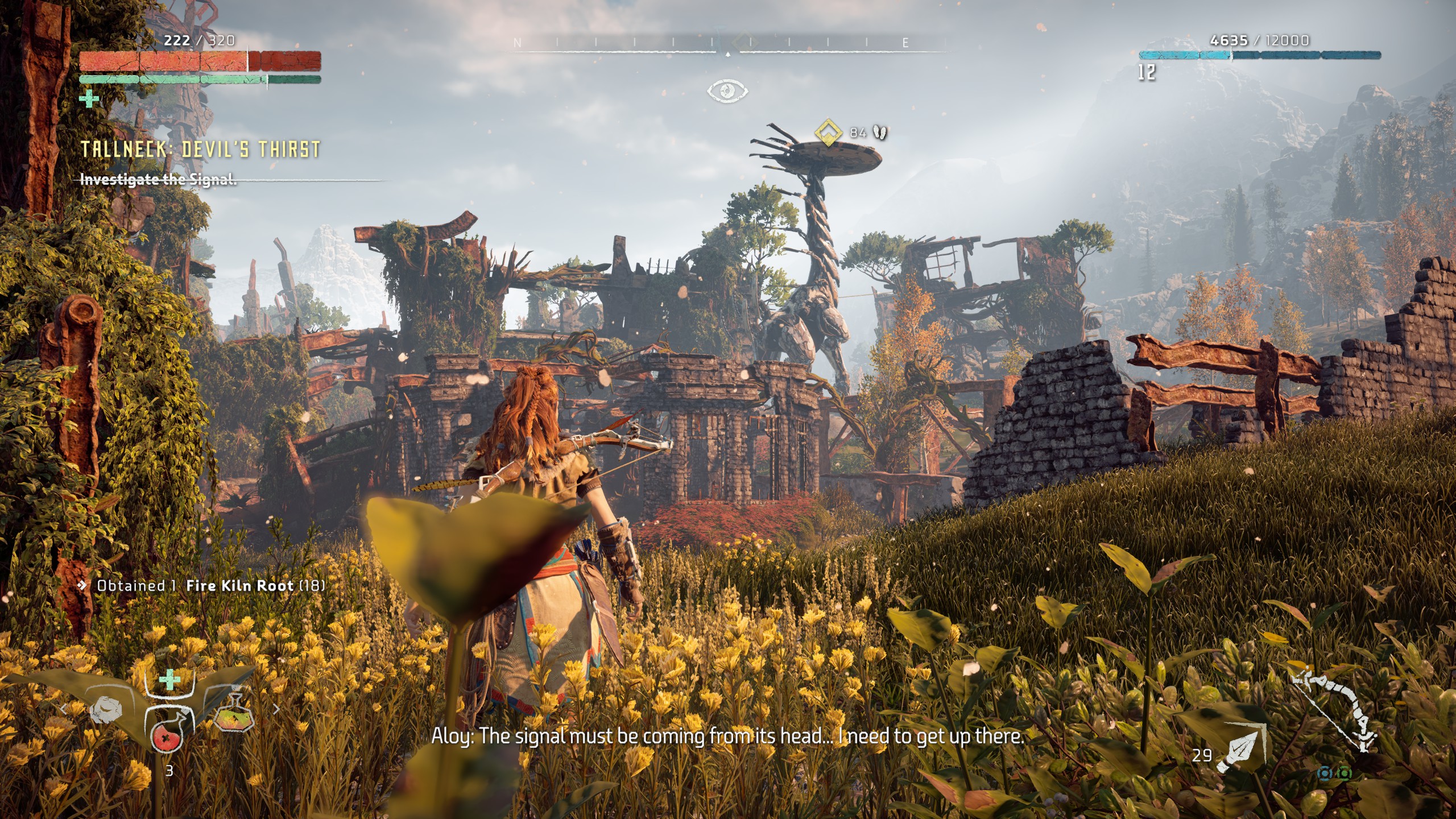This screenshot has width=1456, height=819.
Task: Click the green weapon modification coil
Action: (1345, 773)
